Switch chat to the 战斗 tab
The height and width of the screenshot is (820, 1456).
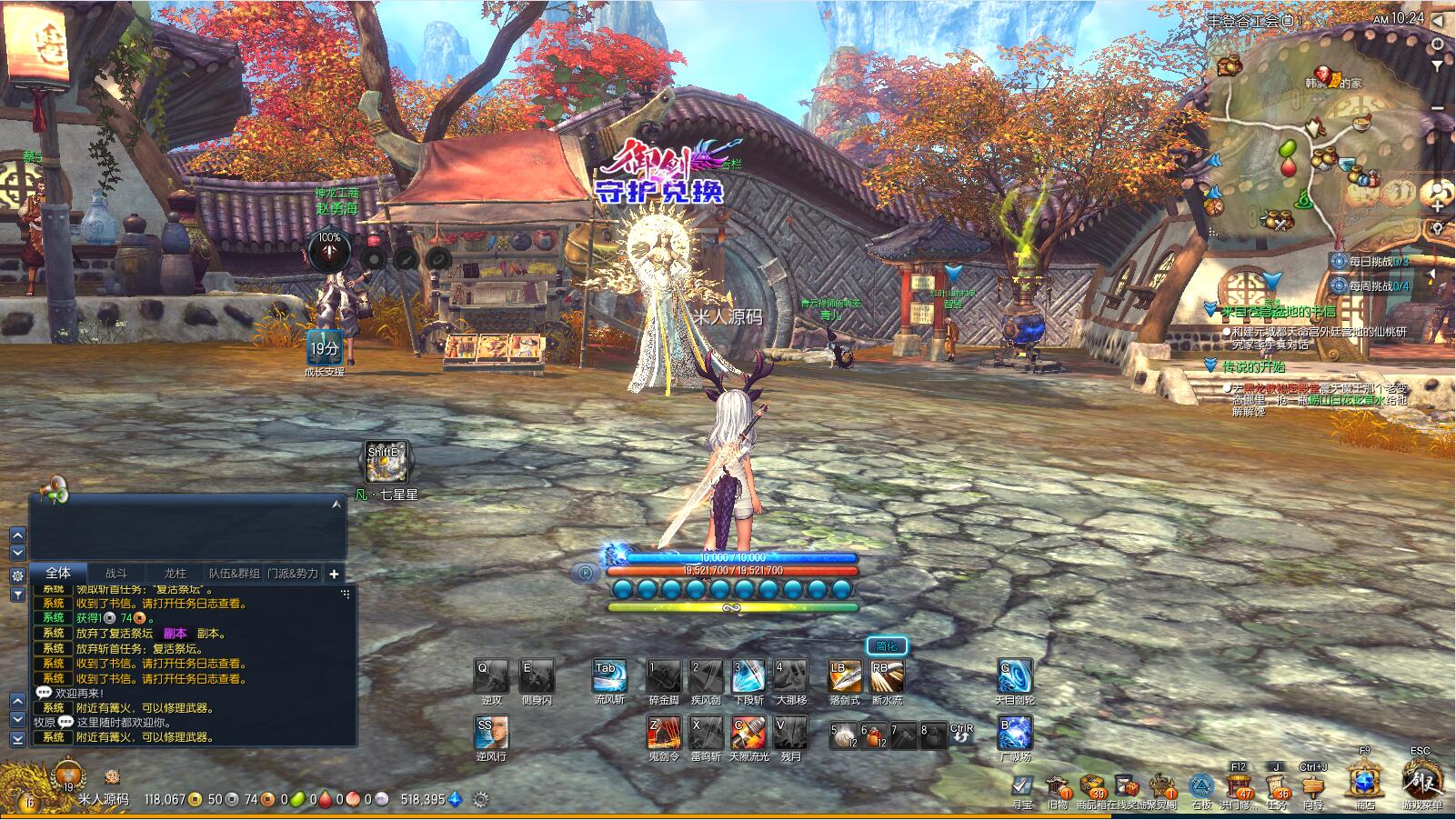(x=116, y=574)
